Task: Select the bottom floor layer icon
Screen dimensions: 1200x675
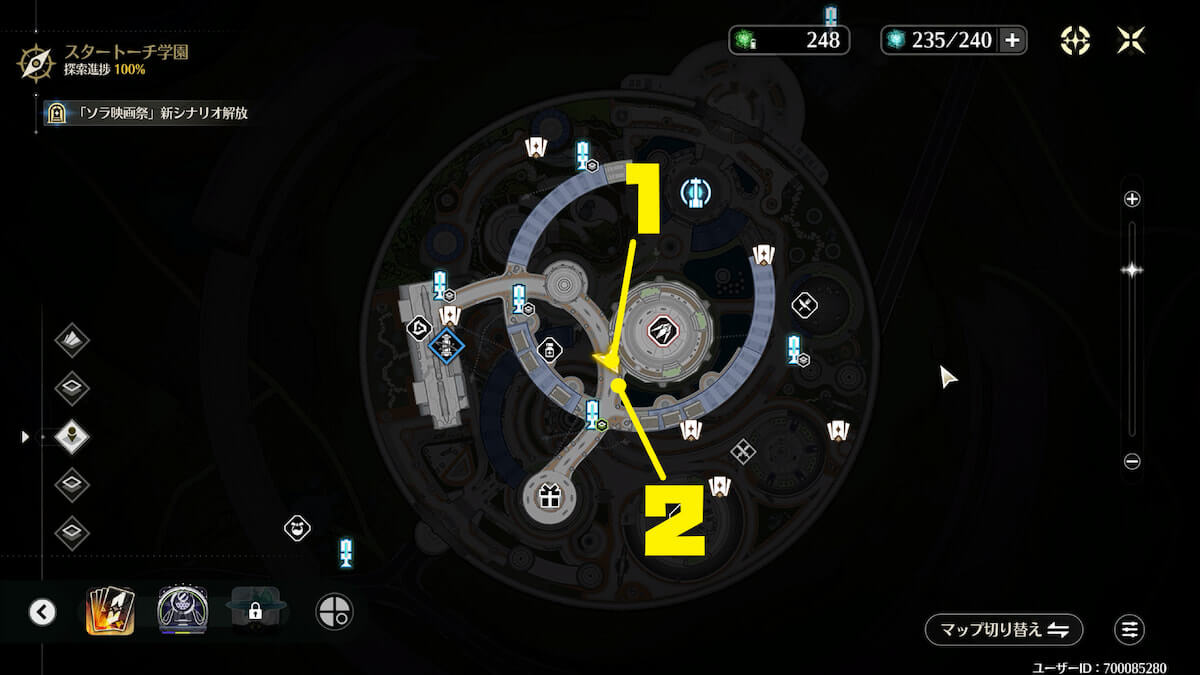Action: [72, 532]
